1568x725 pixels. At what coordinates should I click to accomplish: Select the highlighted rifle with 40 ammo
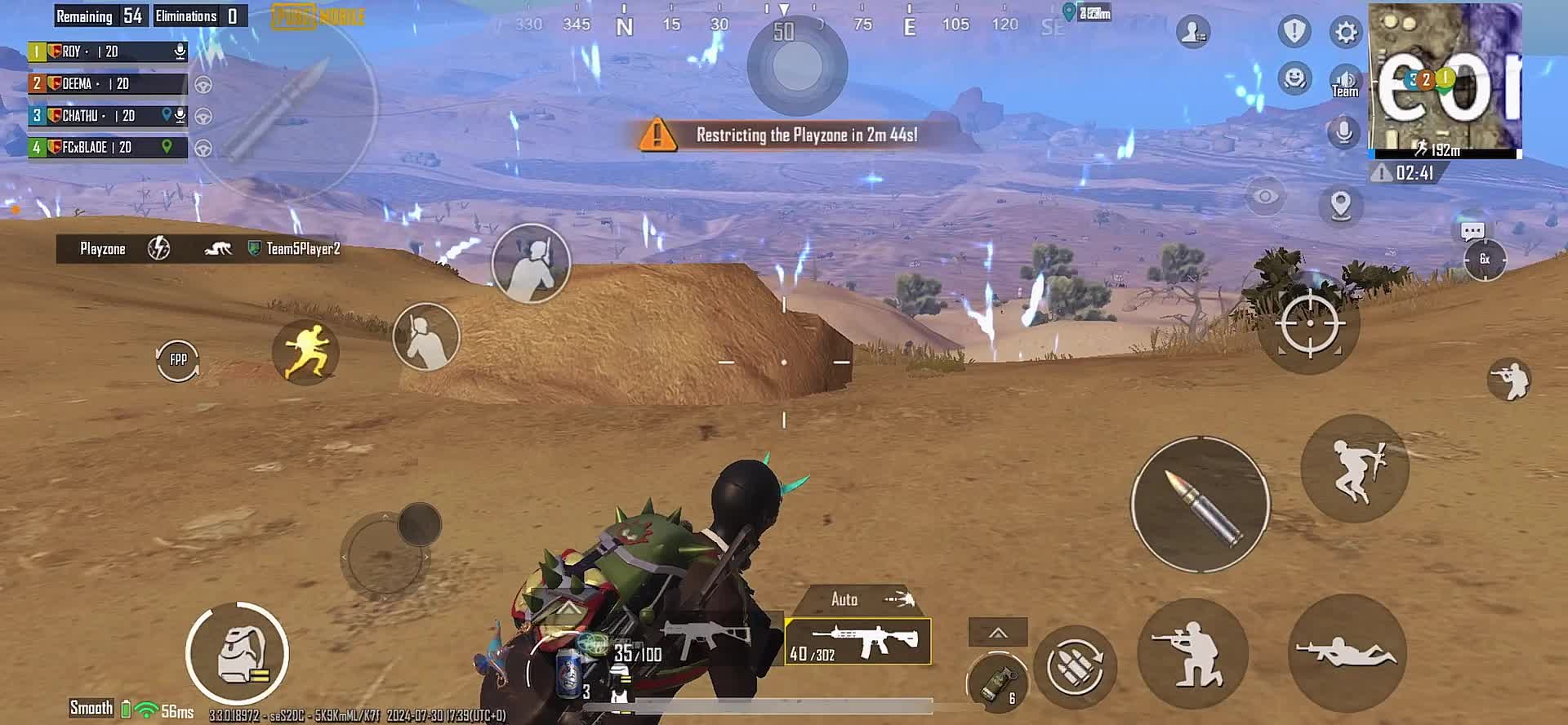pyautogui.click(x=857, y=642)
